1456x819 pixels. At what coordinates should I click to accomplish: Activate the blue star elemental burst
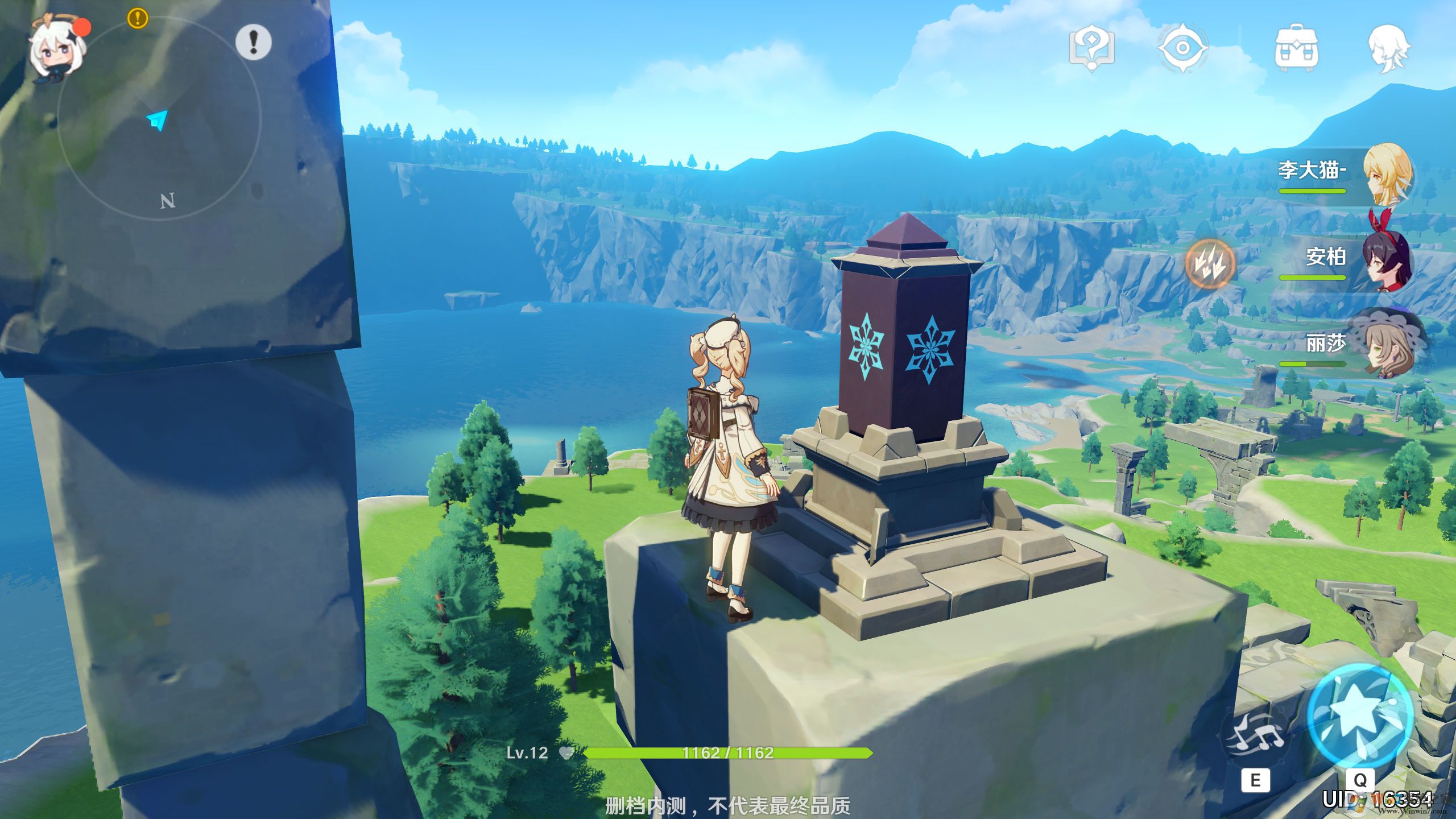coord(1359,717)
